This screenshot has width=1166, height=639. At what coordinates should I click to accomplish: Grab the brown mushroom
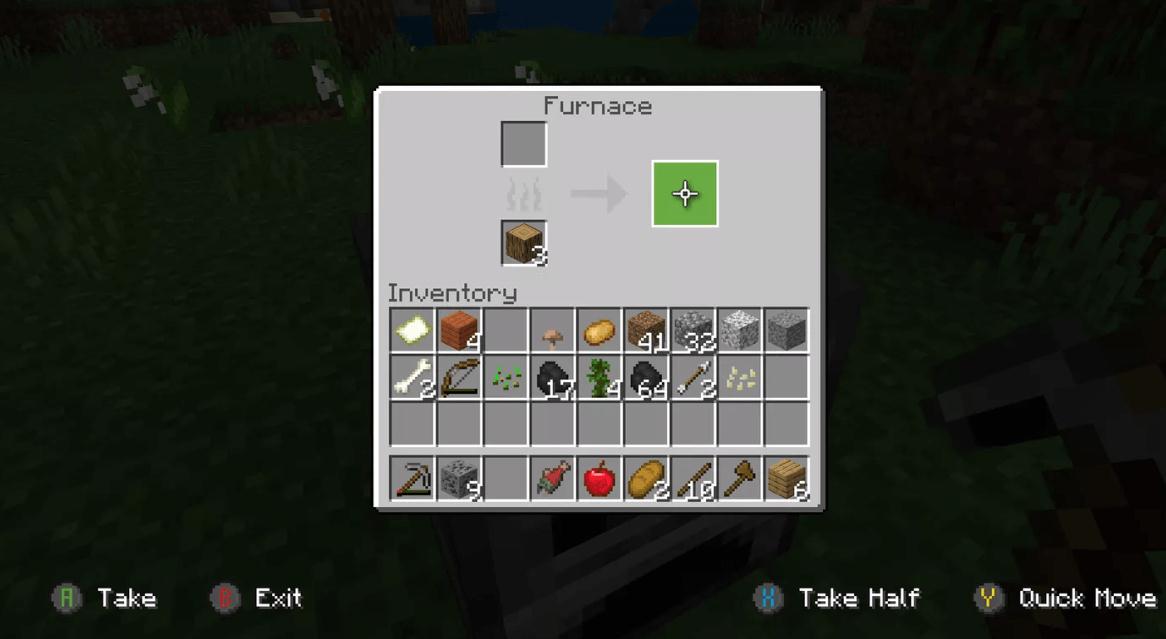click(552, 331)
